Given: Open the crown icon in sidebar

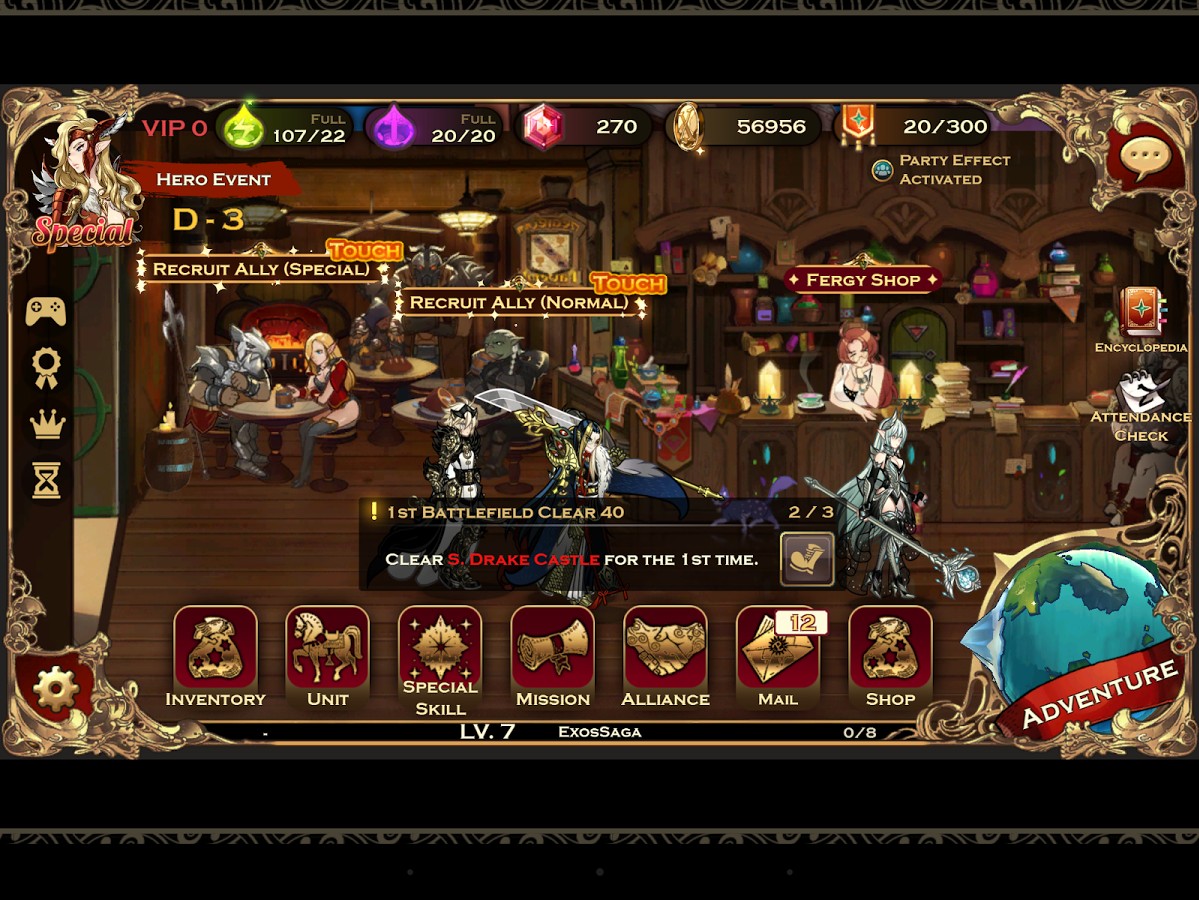Looking at the screenshot, I should 46,424.
